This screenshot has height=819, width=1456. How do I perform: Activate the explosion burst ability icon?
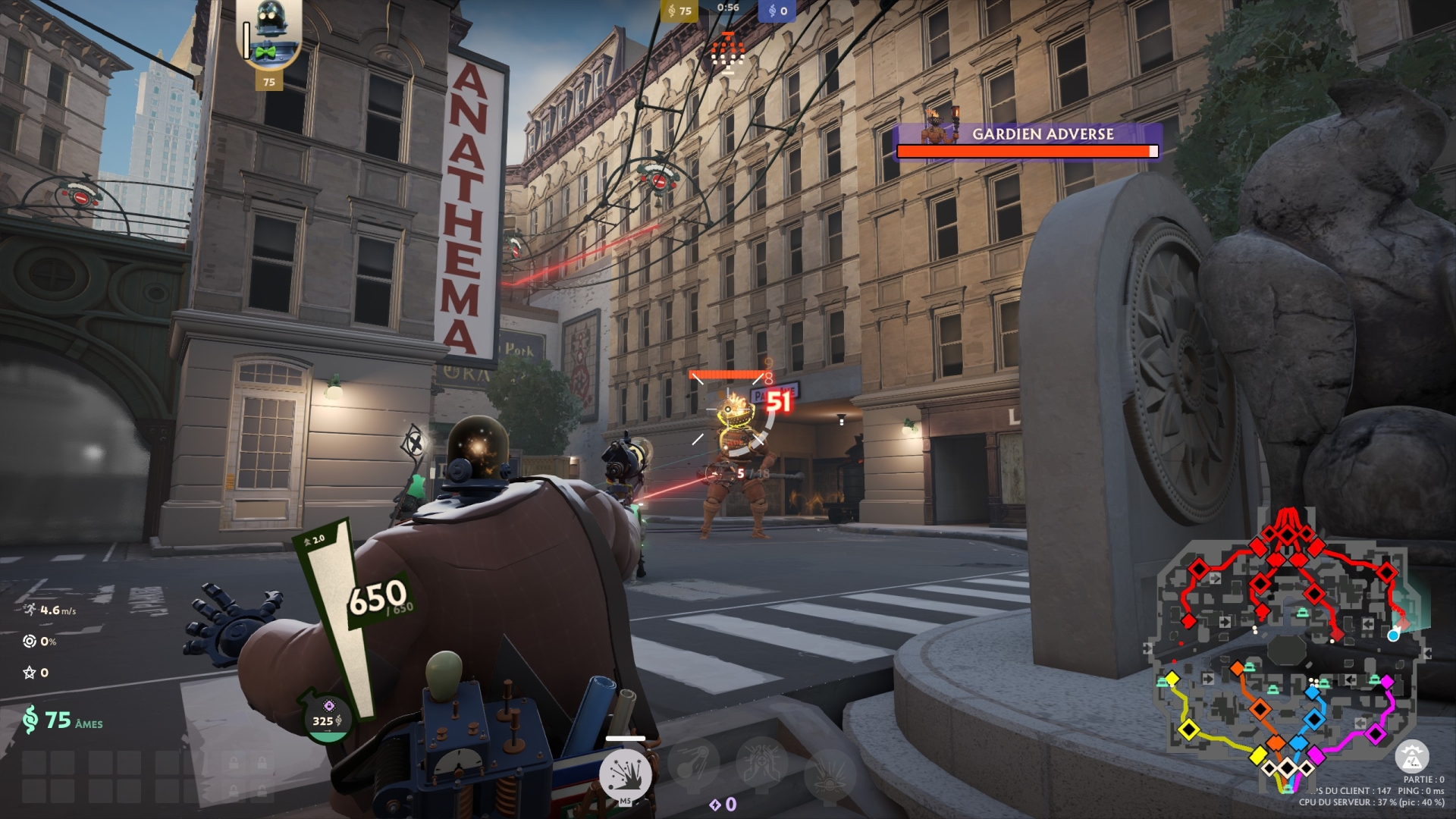(x=626, y=773)
